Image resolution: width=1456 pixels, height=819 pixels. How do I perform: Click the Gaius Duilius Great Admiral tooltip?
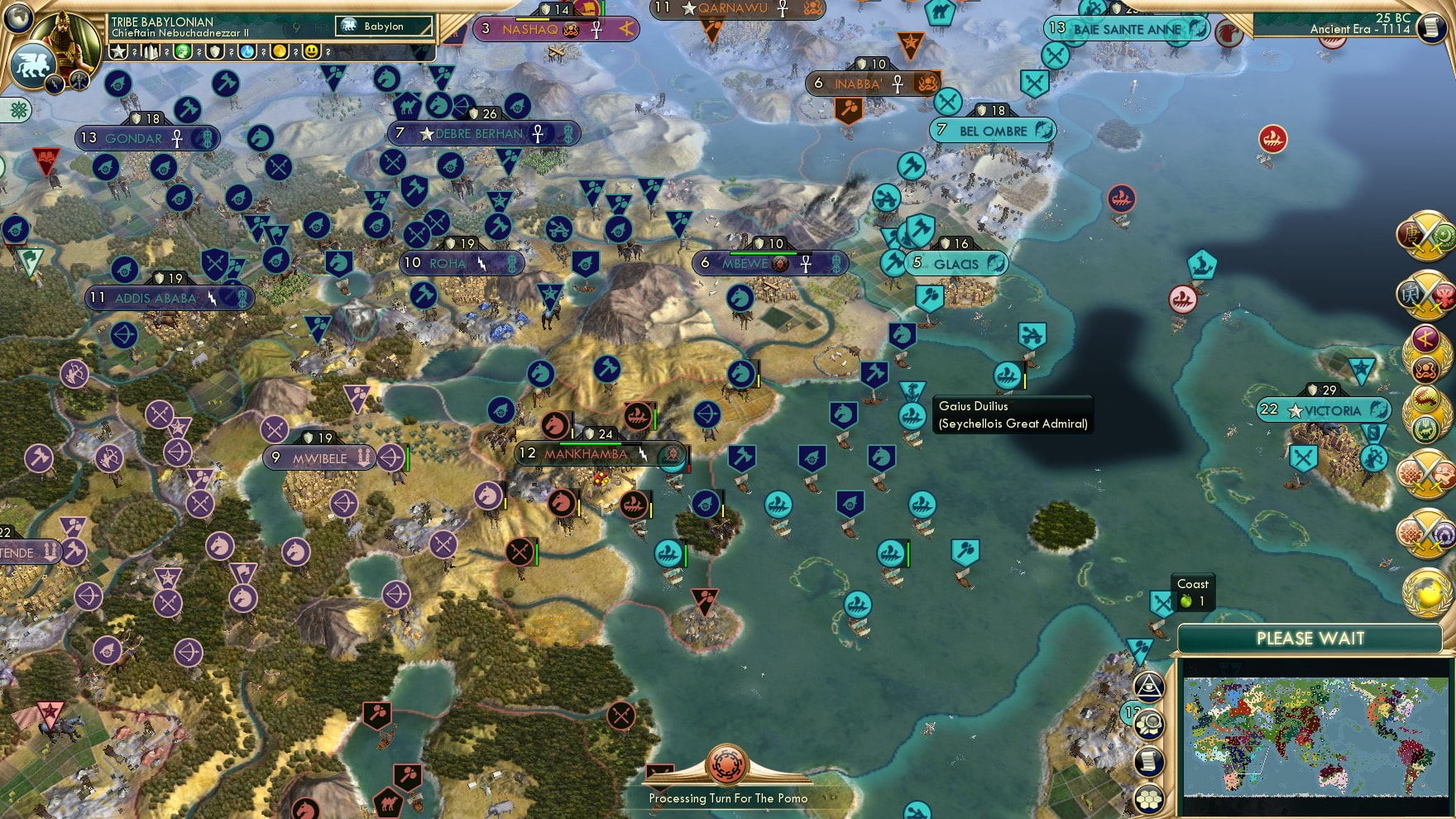point(1013,415)
